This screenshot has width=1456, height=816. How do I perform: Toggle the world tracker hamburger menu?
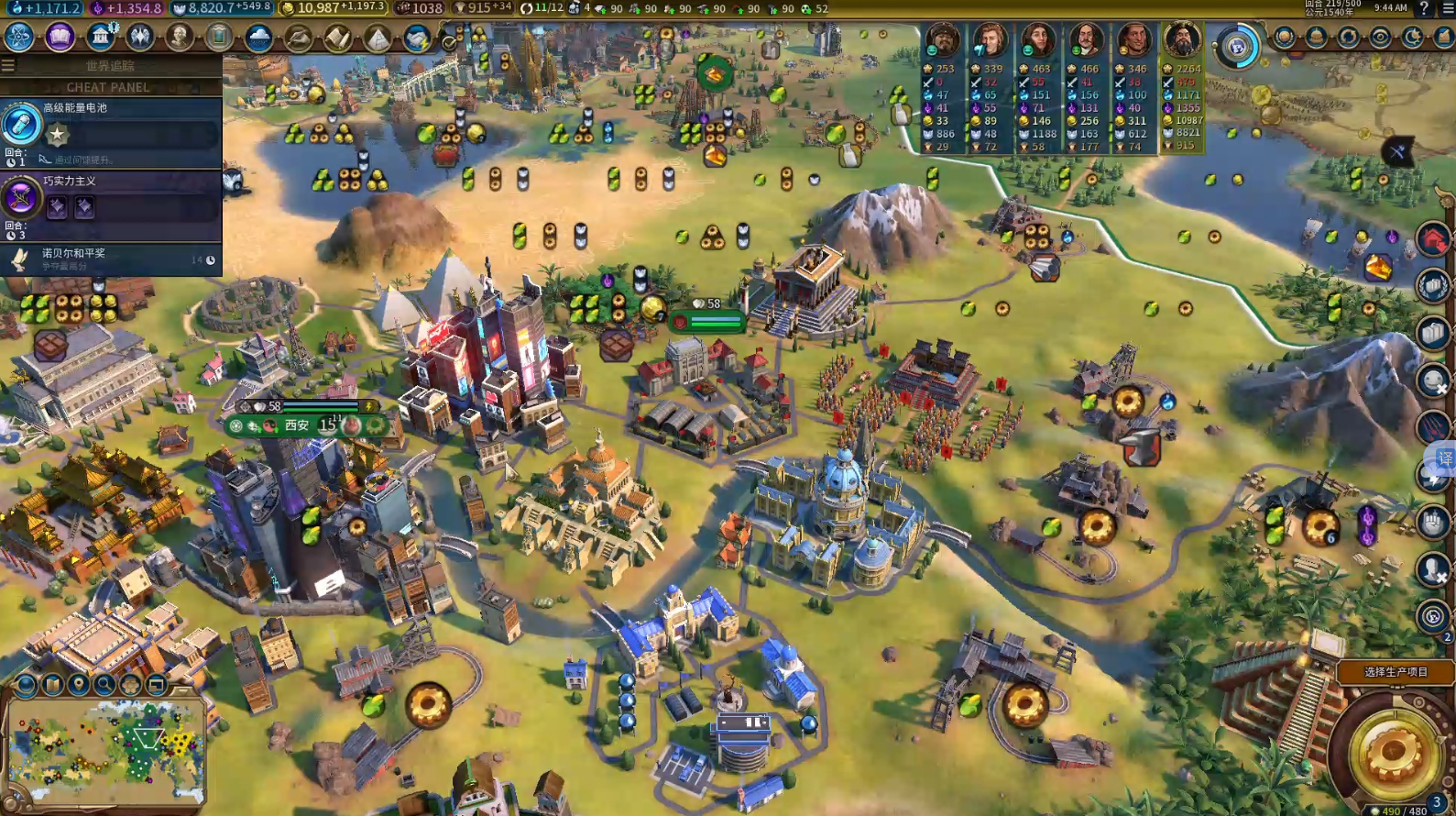pyautogui.click(x=8, y=65)
